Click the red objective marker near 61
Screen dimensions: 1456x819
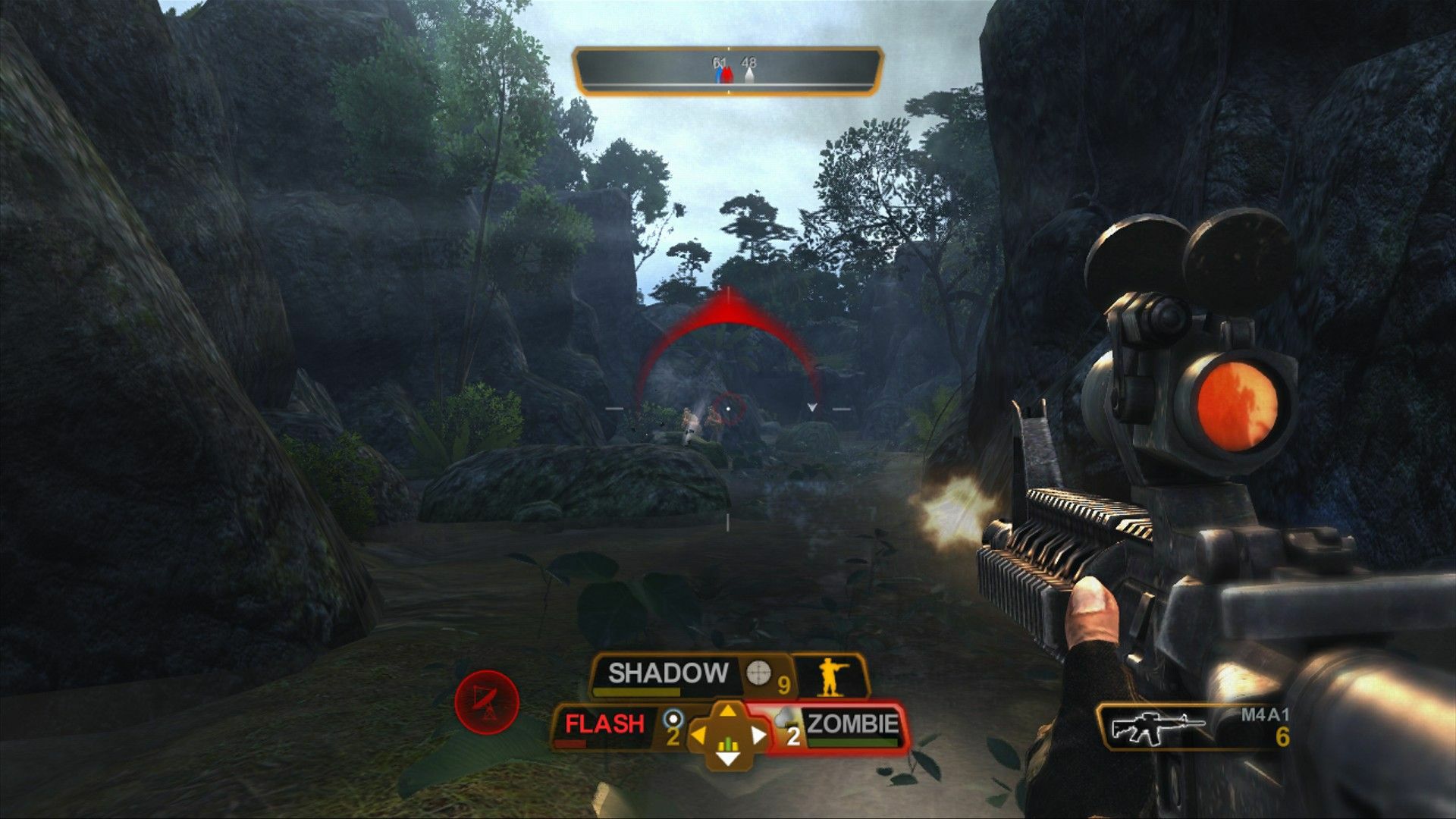coord(727,74)
